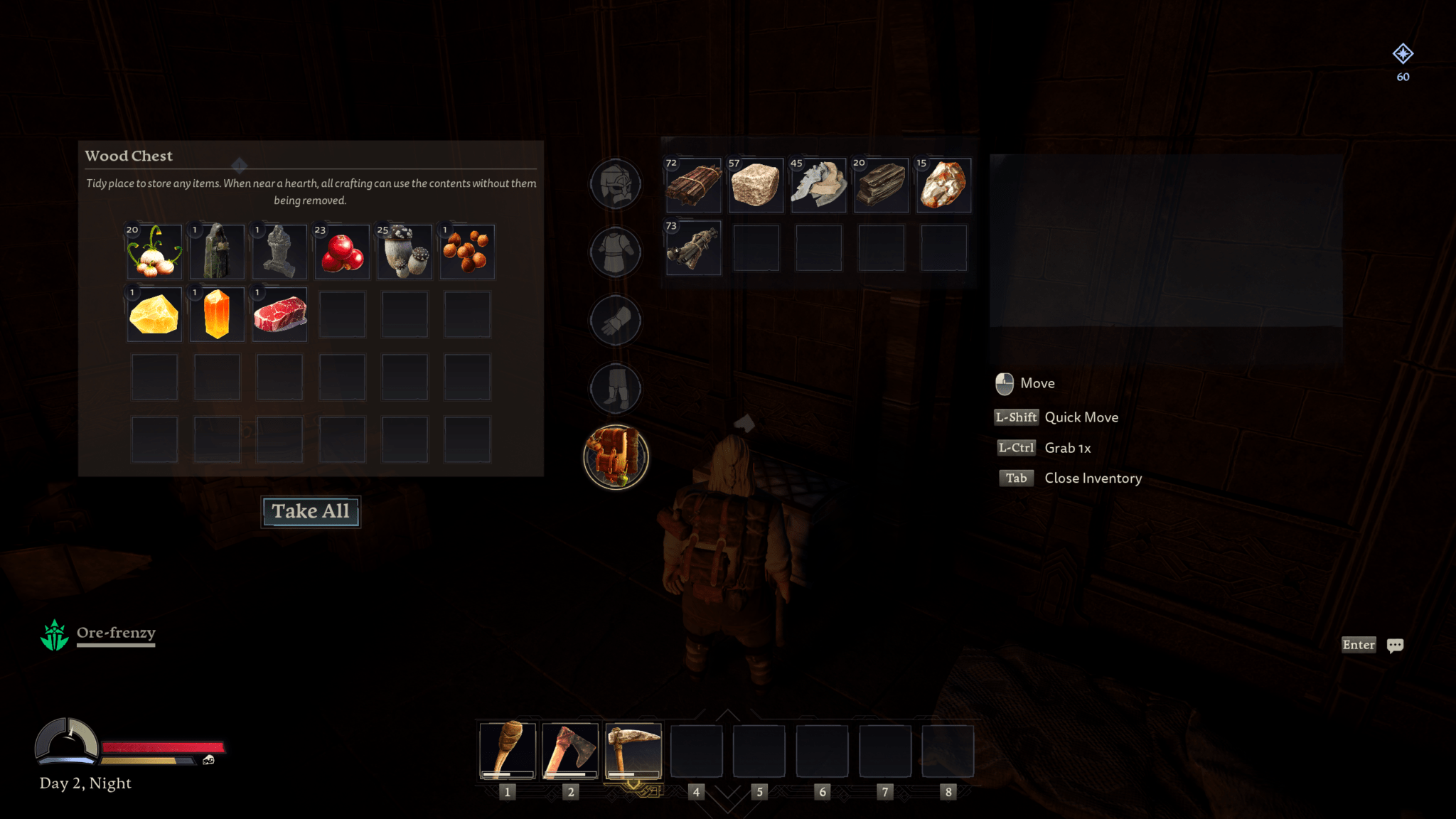The height and width of the screenshot is (819, 1456).
Task: Select the gloves equipment slot
Action: point(616,320)
